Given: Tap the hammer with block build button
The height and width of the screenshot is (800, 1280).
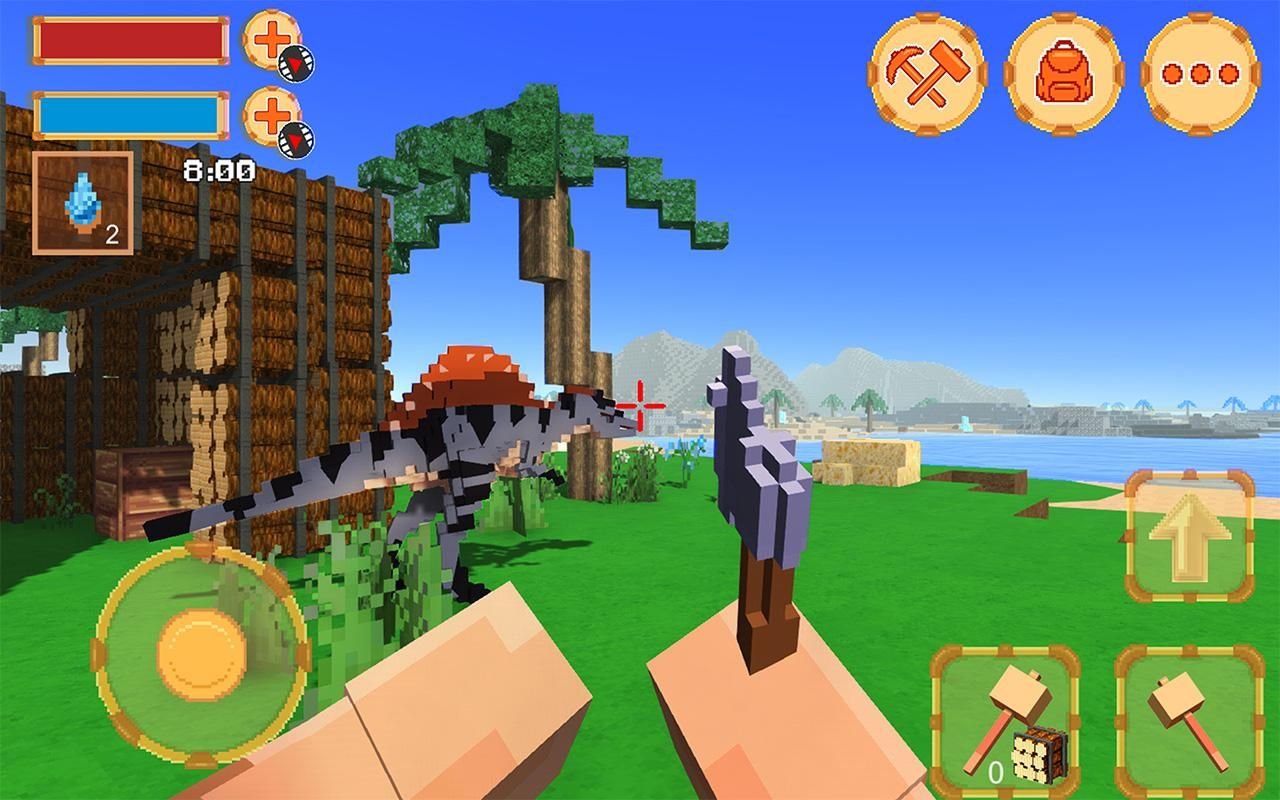Looking at the screenshot, I should pyautogui.click(x=1005, y=720).
